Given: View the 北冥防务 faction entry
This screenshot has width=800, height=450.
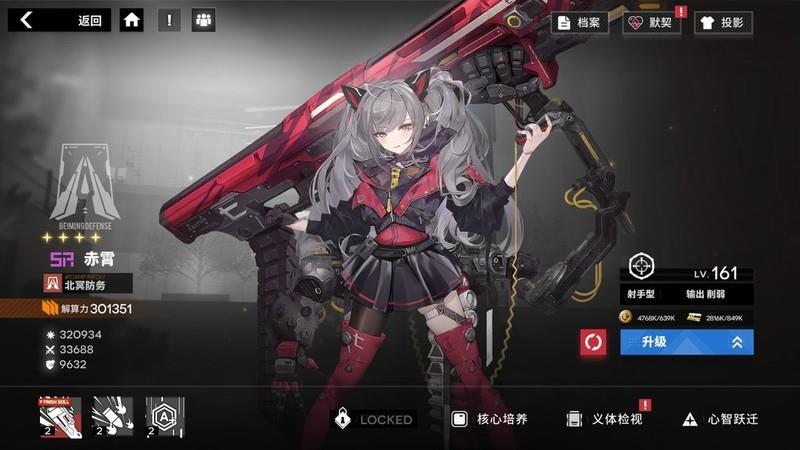Looking at the screenshot, I should tap(88, 284).
